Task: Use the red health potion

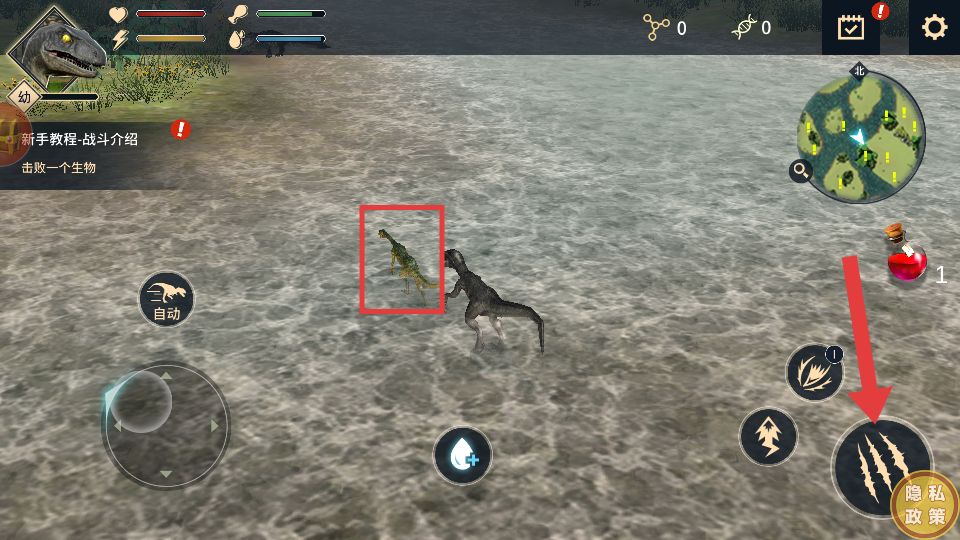Action: point(906,260)
